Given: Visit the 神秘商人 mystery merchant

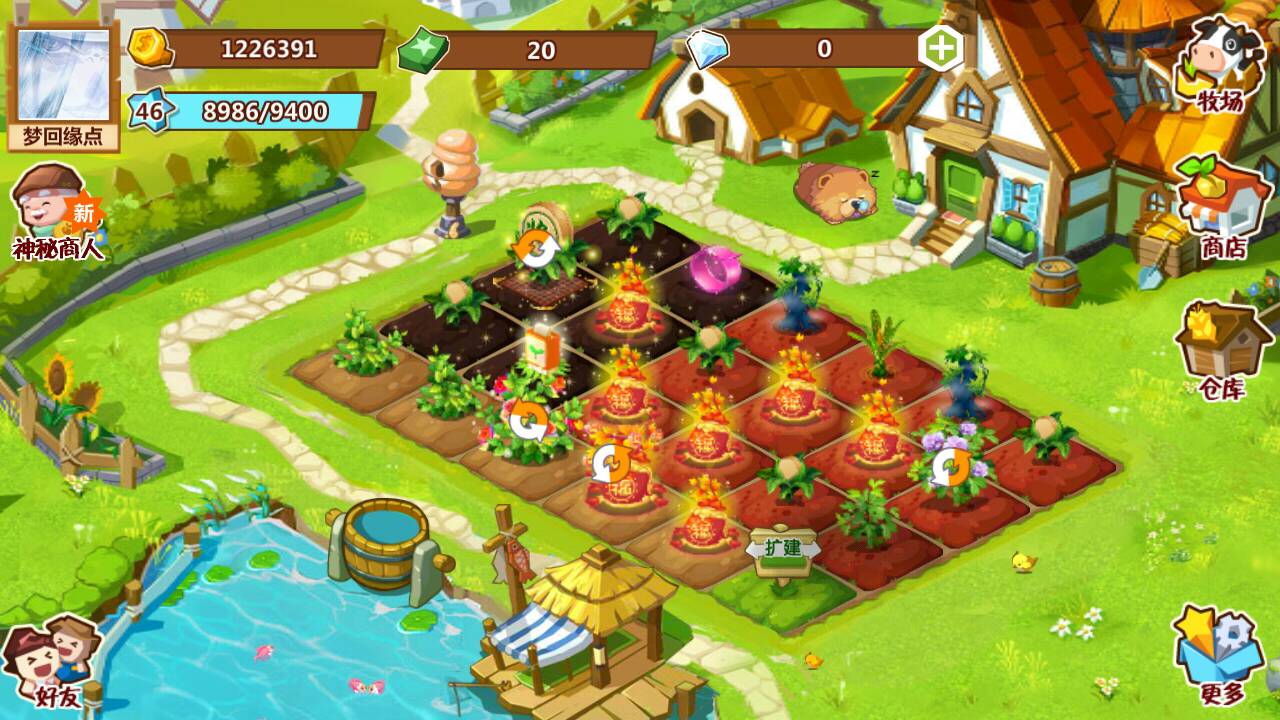Looking at the screenshot, I should 58,212.
